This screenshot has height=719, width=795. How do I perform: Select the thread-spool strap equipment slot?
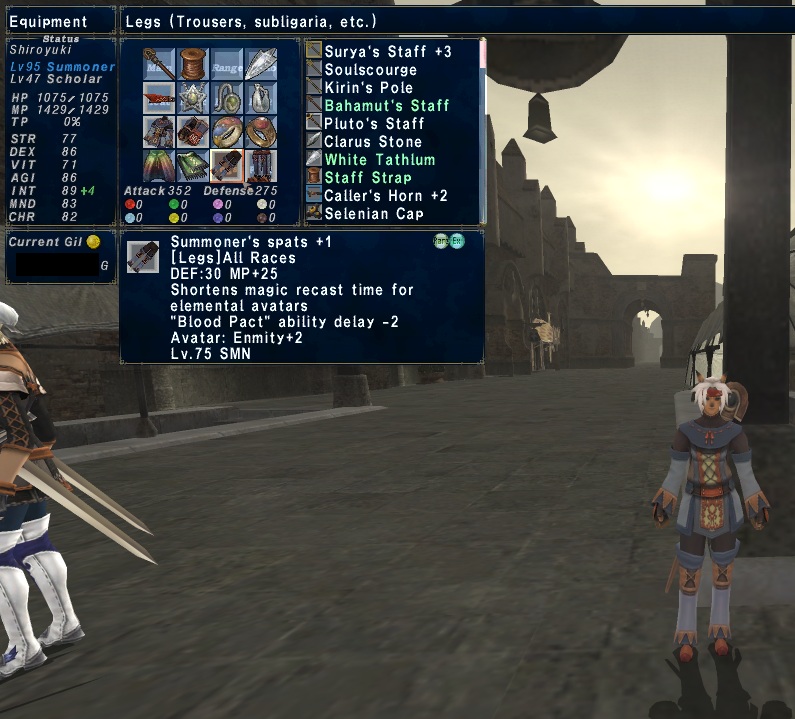pyautogui.click(x=193, y=64)
